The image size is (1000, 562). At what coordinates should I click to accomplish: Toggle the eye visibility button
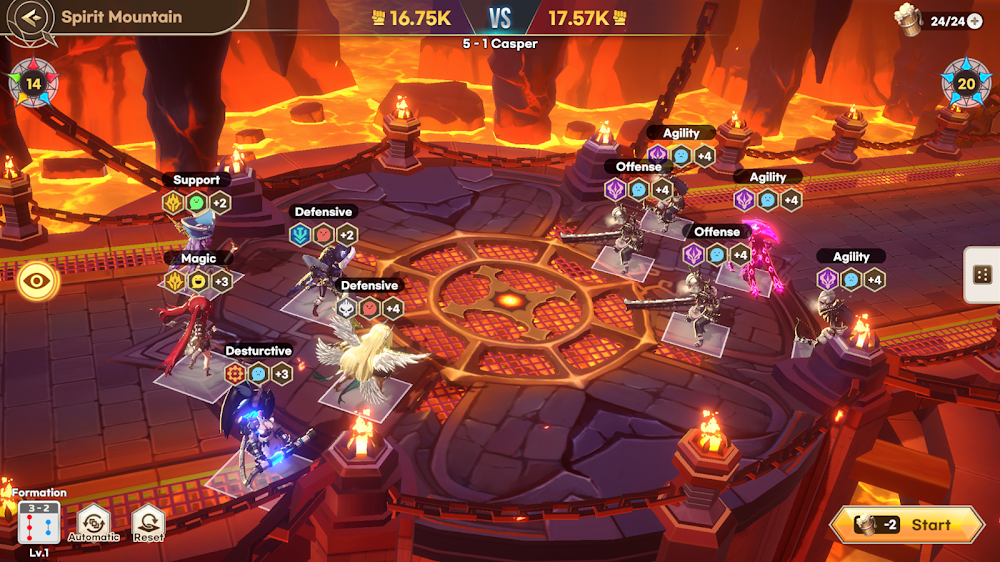38,280
